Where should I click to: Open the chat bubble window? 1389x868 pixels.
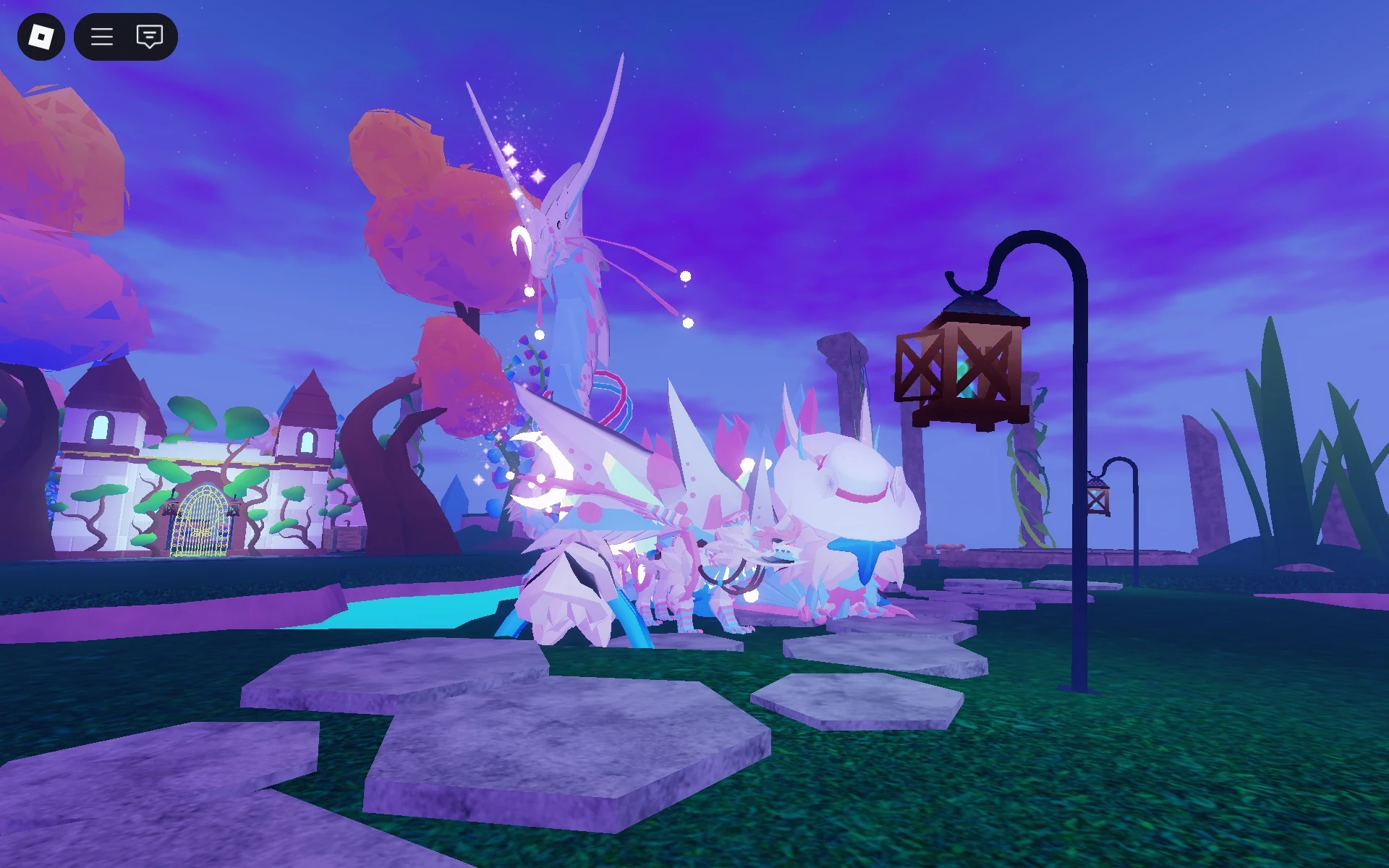coord(148,37)
